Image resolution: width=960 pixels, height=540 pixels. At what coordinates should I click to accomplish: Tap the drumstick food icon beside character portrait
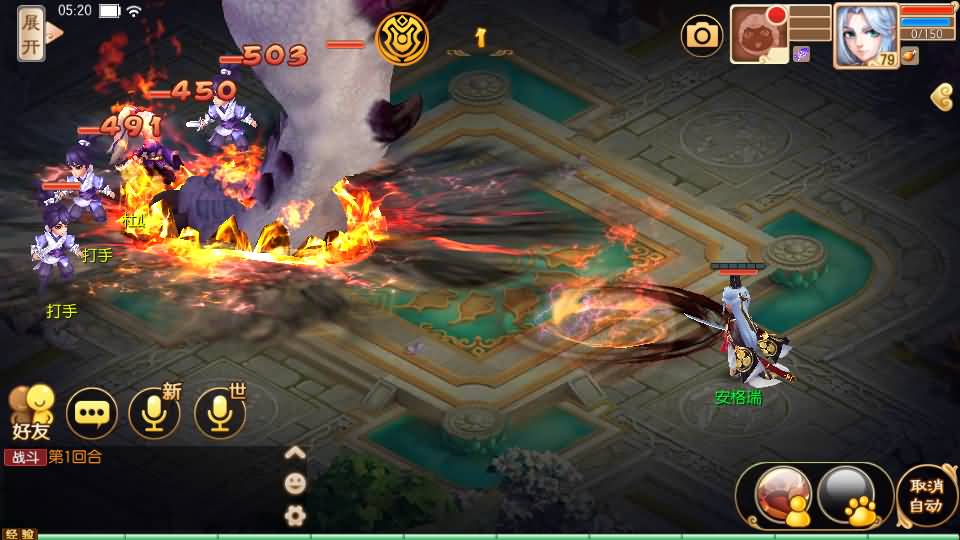(909, 56)
